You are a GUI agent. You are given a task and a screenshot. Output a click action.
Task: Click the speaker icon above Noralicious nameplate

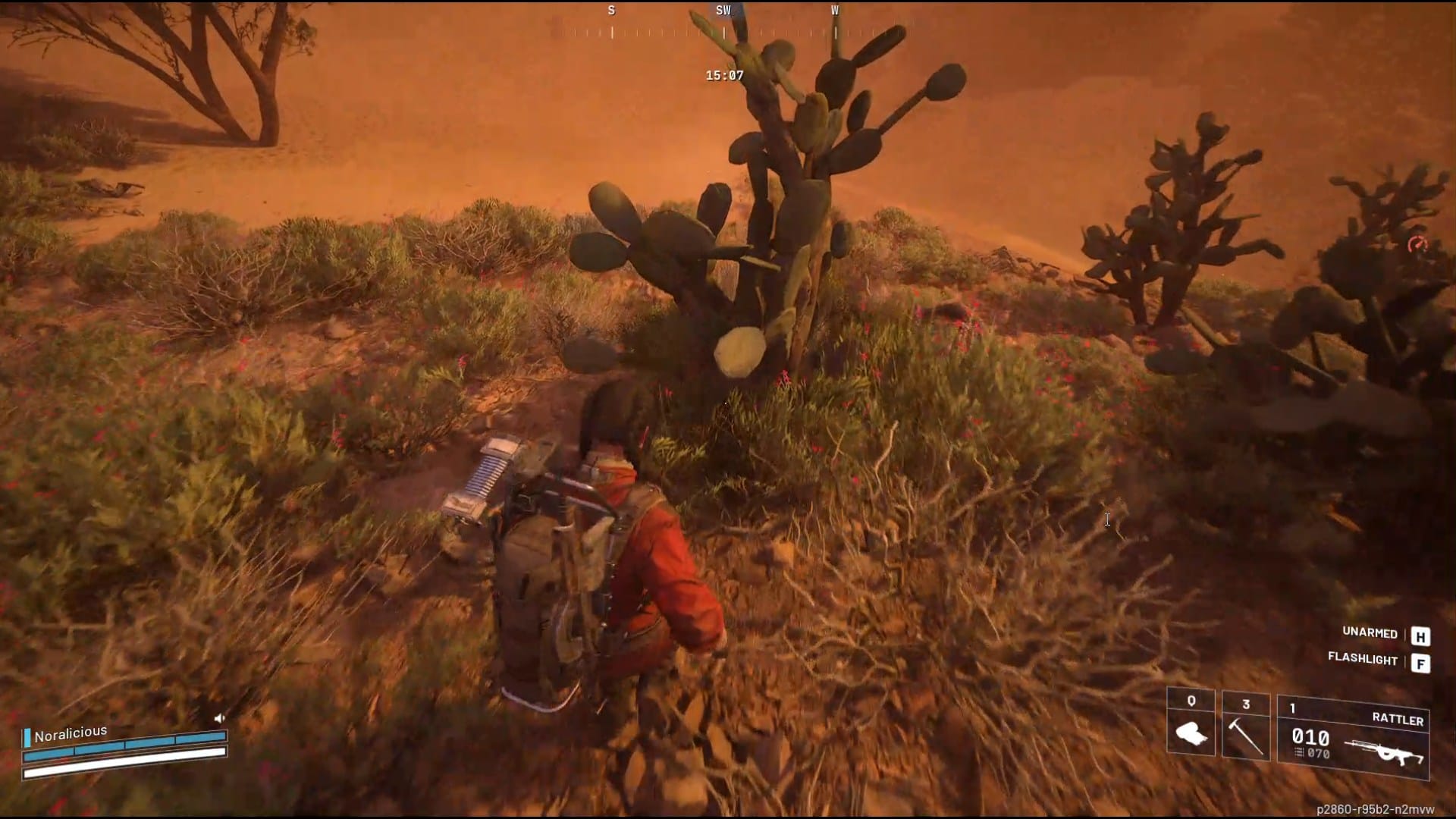click(x=218, y=718)
